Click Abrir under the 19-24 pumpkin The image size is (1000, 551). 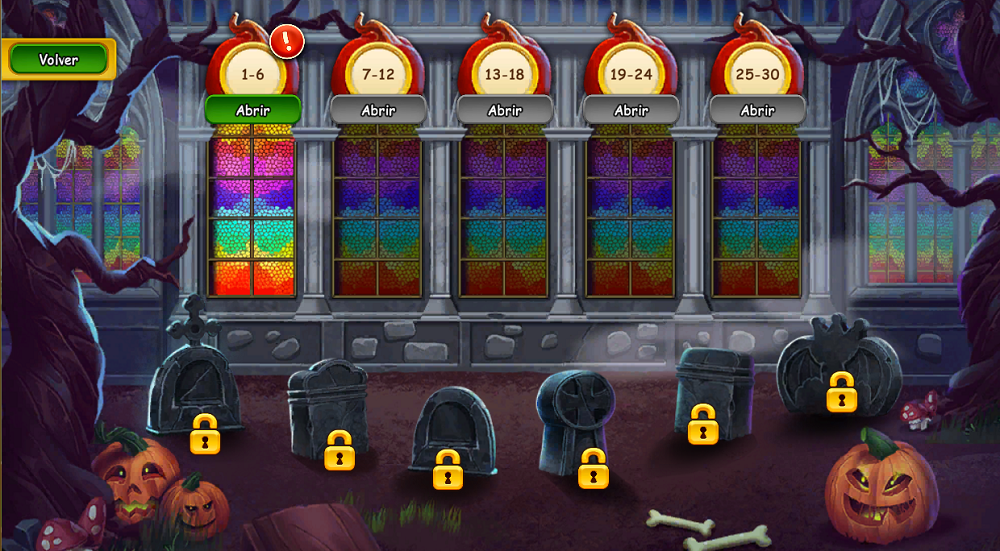click(x=631, y=110)
